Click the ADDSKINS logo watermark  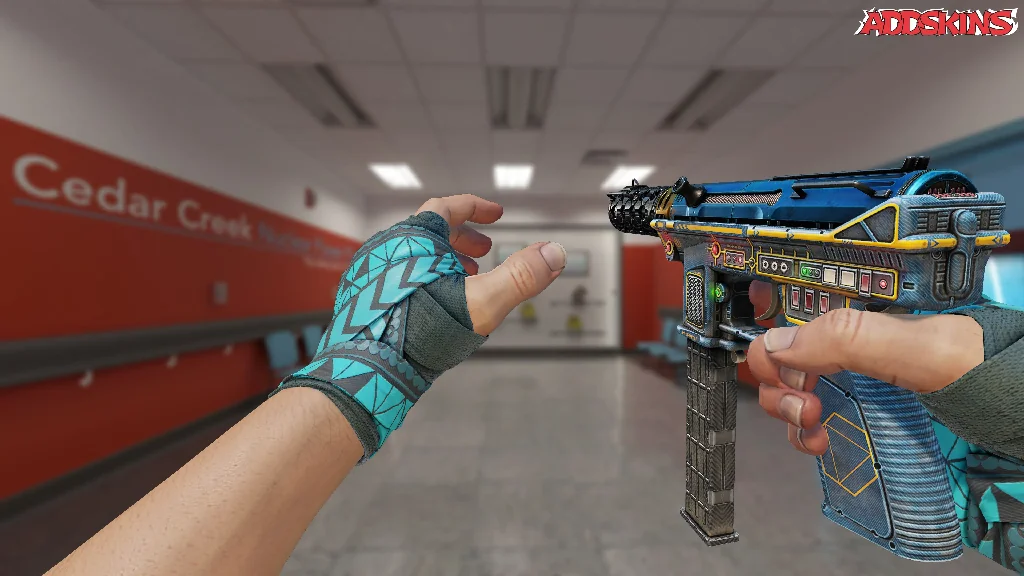pyautogui.click(x=937, y=22)
